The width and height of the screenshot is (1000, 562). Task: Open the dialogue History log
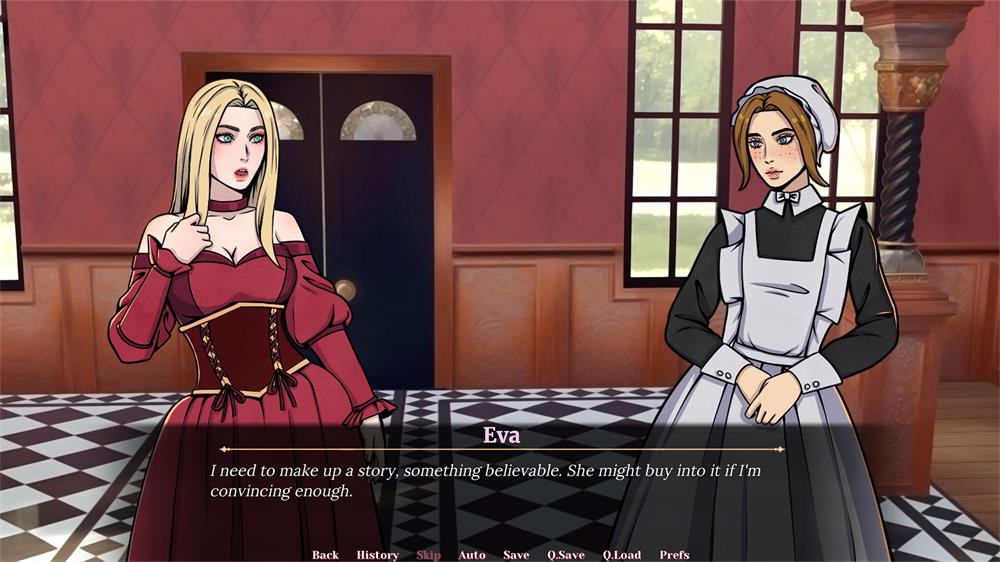(377, 555)
